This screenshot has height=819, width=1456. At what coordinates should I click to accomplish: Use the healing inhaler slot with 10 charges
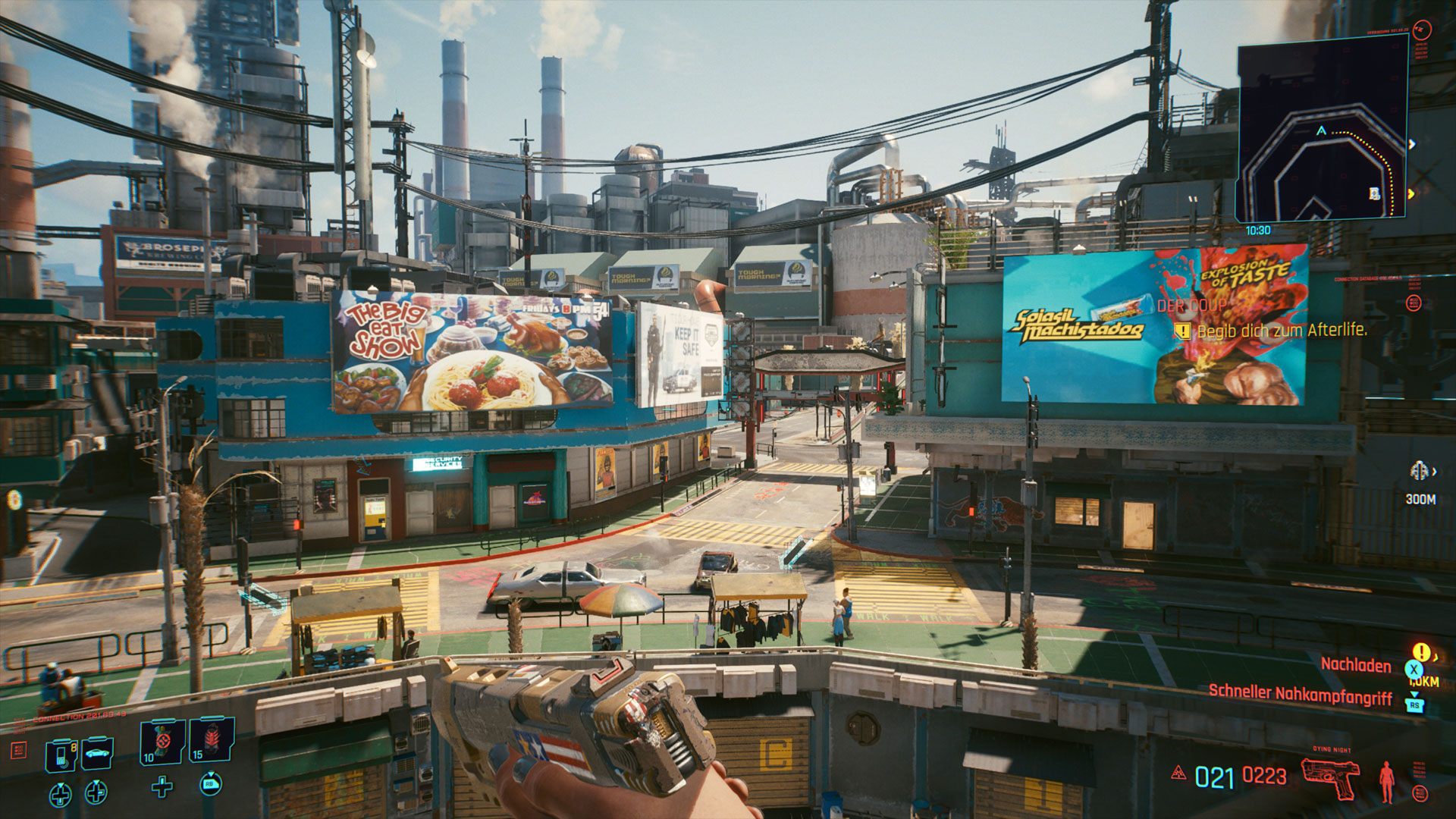pyautogui.click(x=162, y=741)
